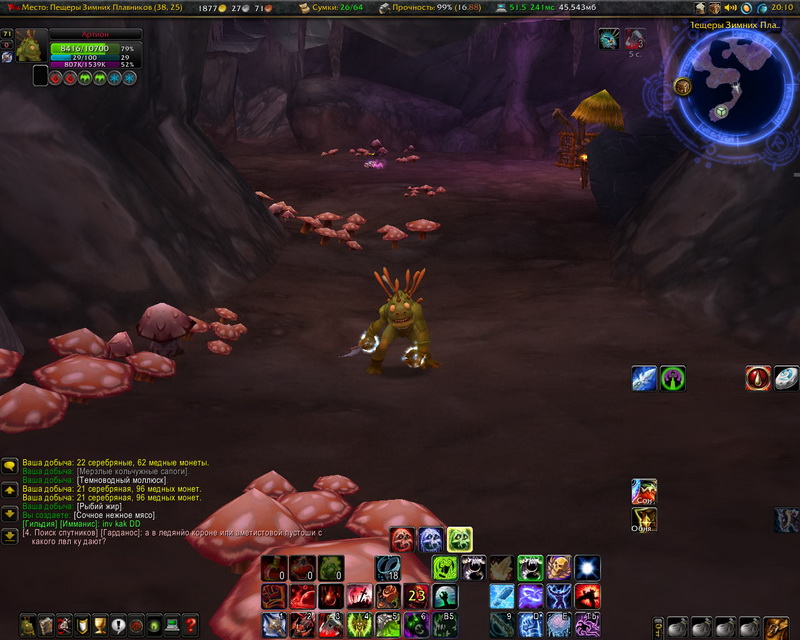The height and width of the screenshot is (640, 800).
Task: Open the chat speech bubble button
Action: click(x=9, y=465)
